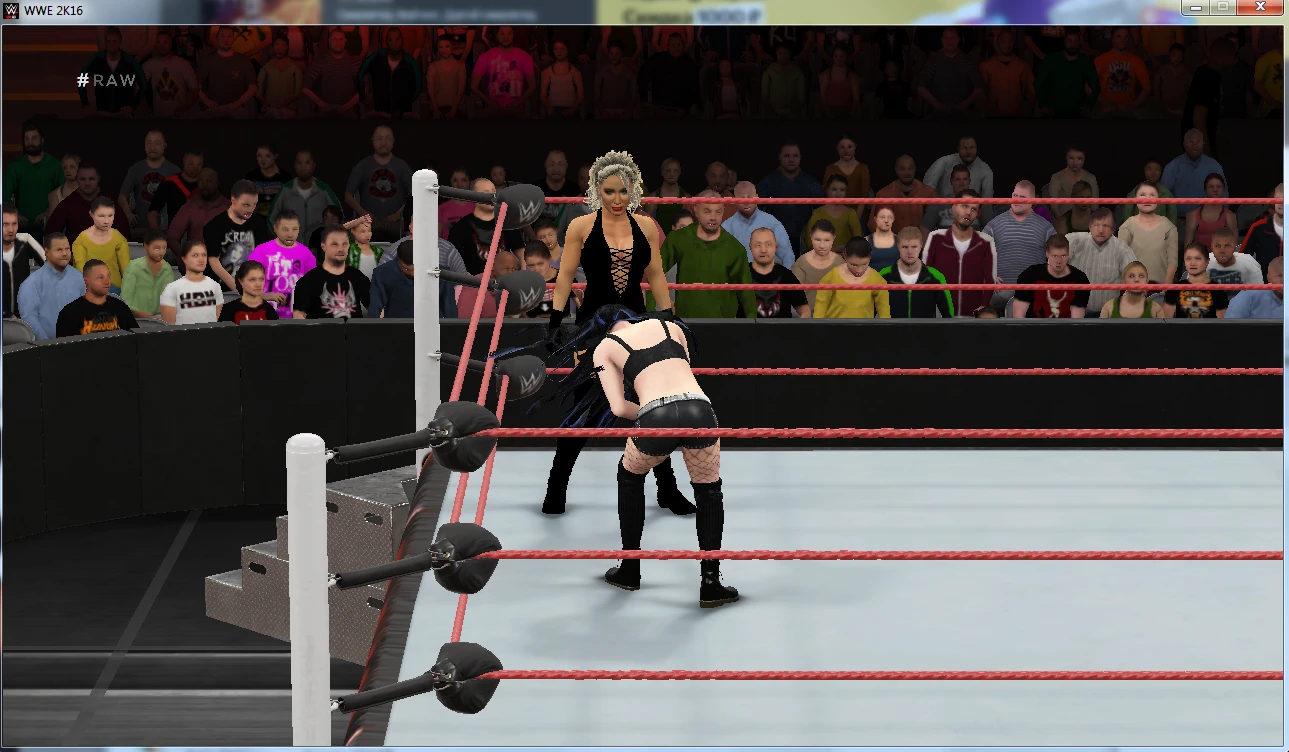Click the WWE logo icon in the title bar
The image size is (1289, 752).
point(10,7)
